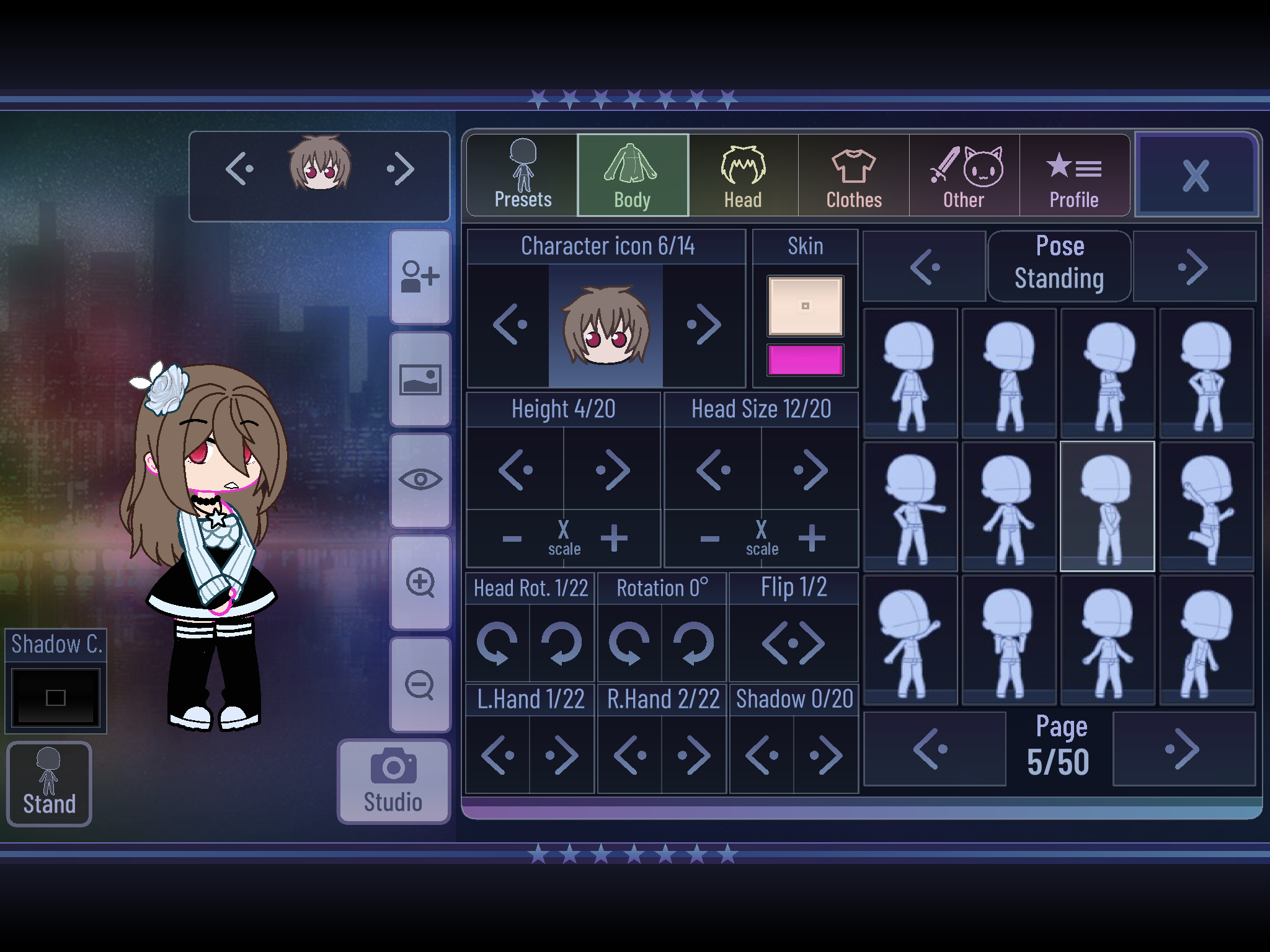Toggle character visibility with the eye icon
1270x952 pixels.
click(x=420, y=478)
